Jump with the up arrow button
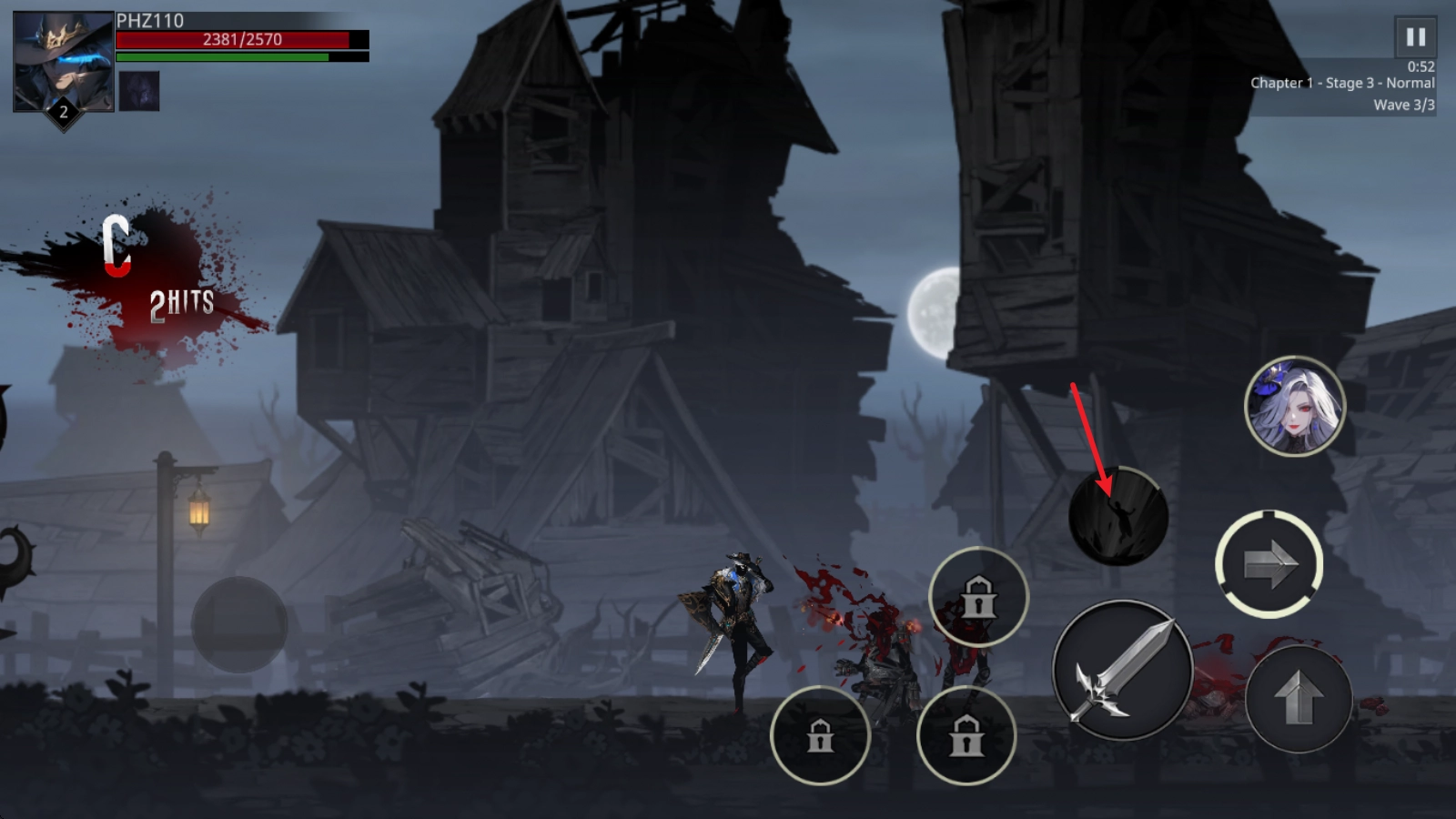The image size is (1456, 819). click(1299, 698)
